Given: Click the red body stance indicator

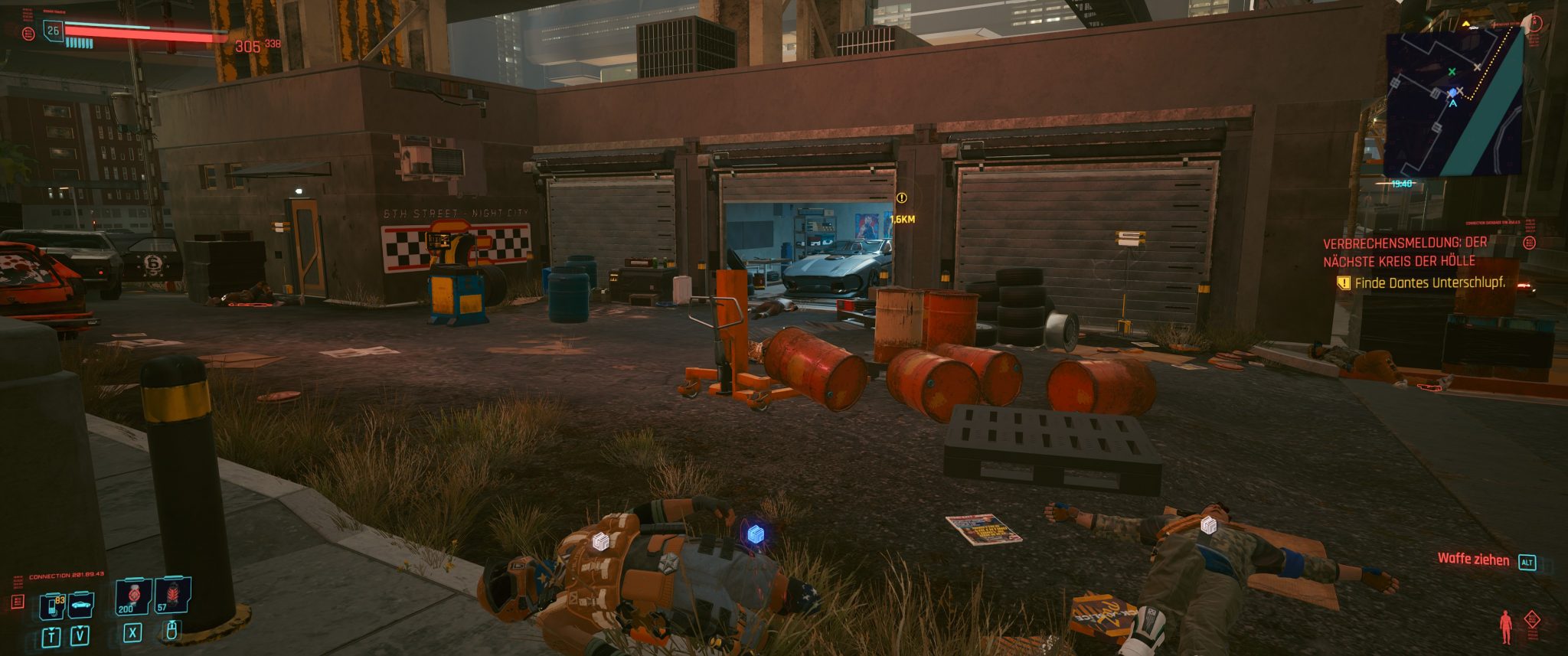Looking at the screenshot, I should (x=1505, y=626).
